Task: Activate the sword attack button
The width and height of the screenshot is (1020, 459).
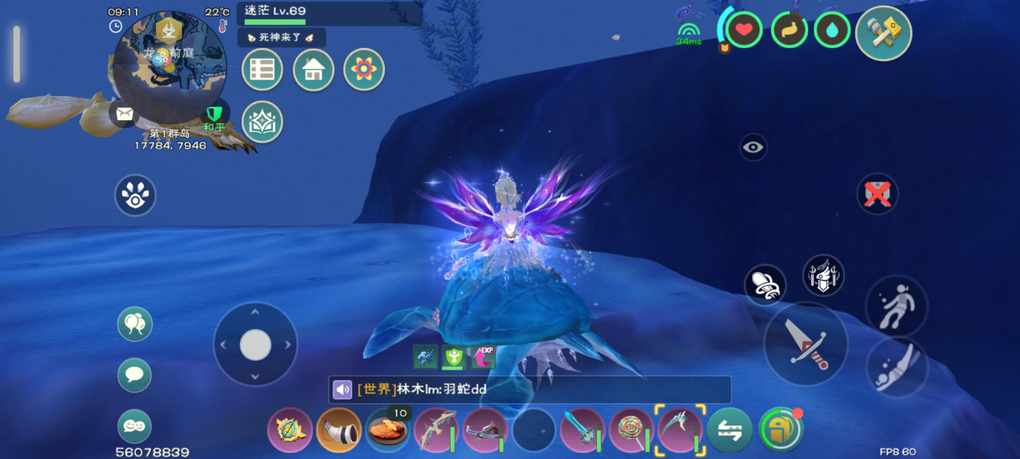Action: 805,343
